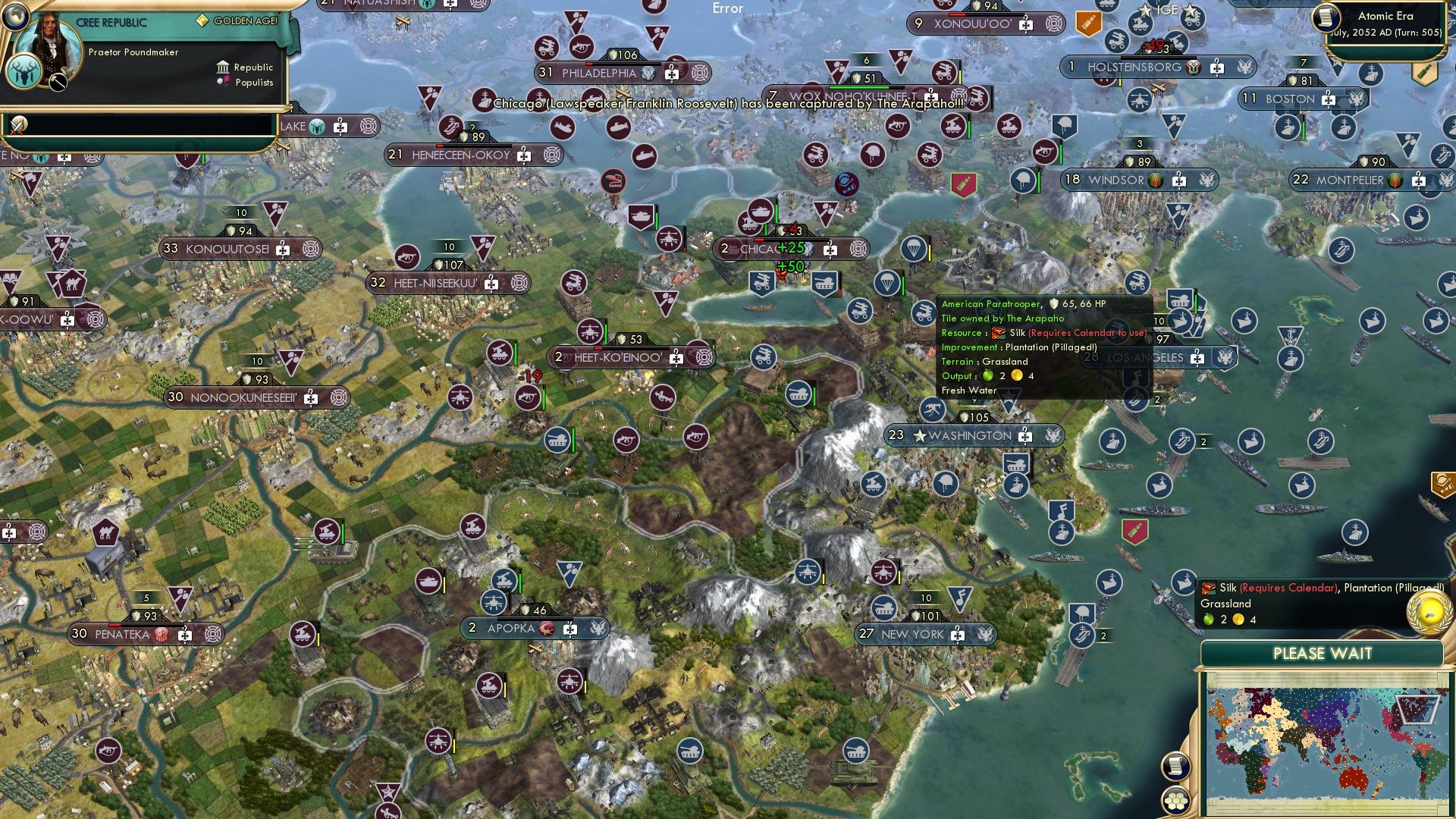Click the Republic government building icon

point(223,67)
